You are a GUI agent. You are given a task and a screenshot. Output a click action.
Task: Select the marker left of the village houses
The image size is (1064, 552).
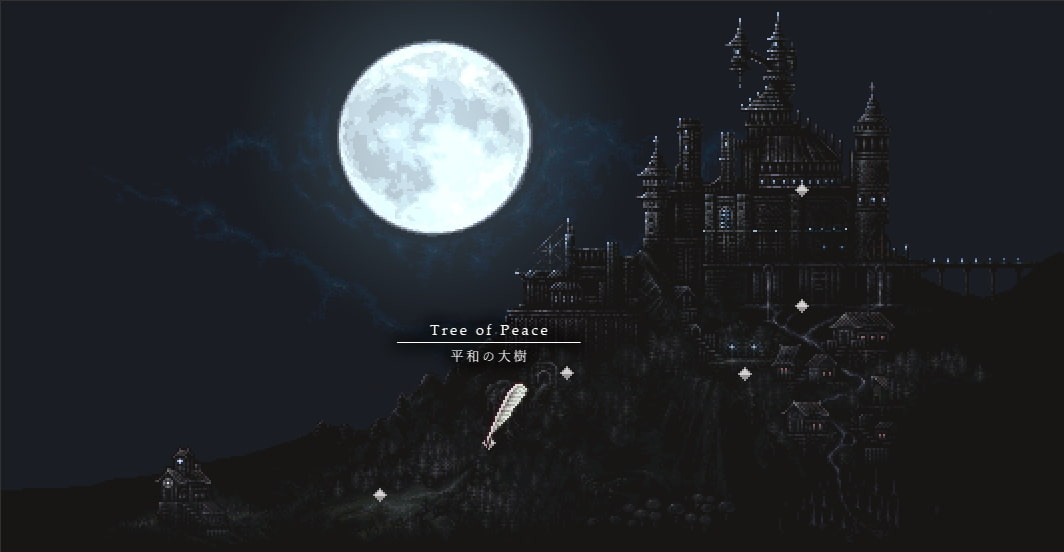tap(745, 374)
